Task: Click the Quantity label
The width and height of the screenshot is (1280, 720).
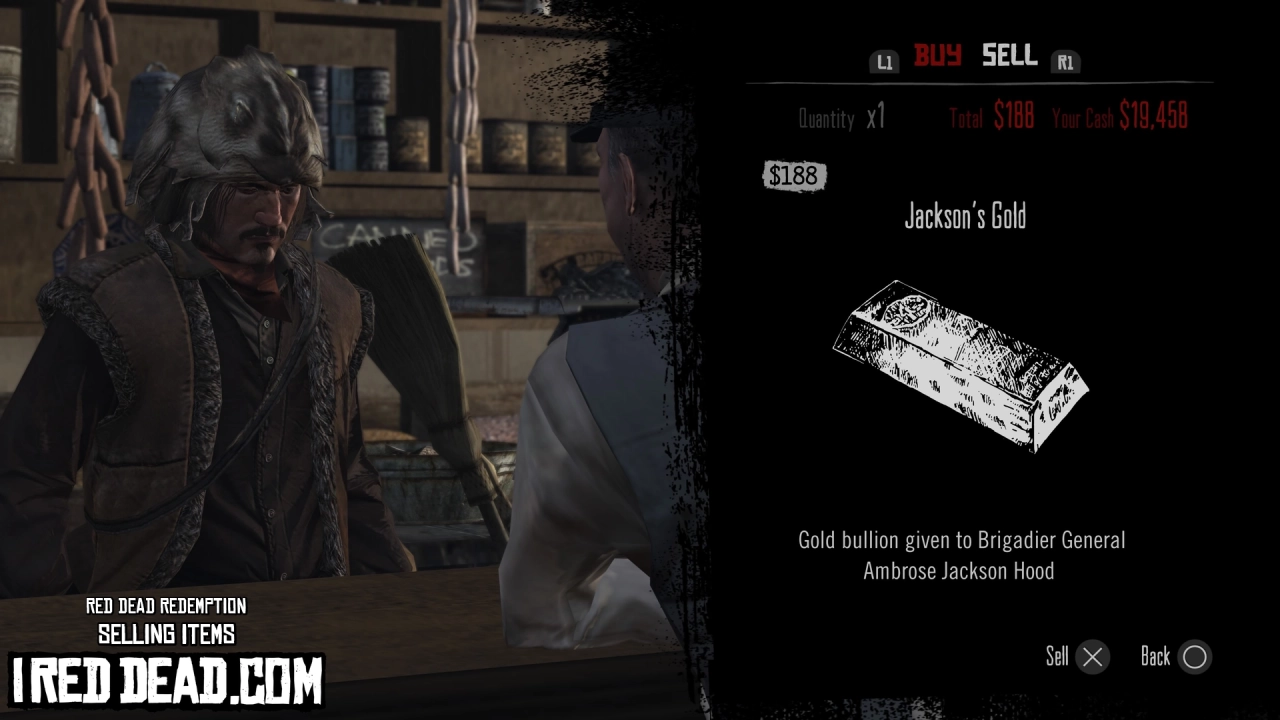Action: [827, 119]
